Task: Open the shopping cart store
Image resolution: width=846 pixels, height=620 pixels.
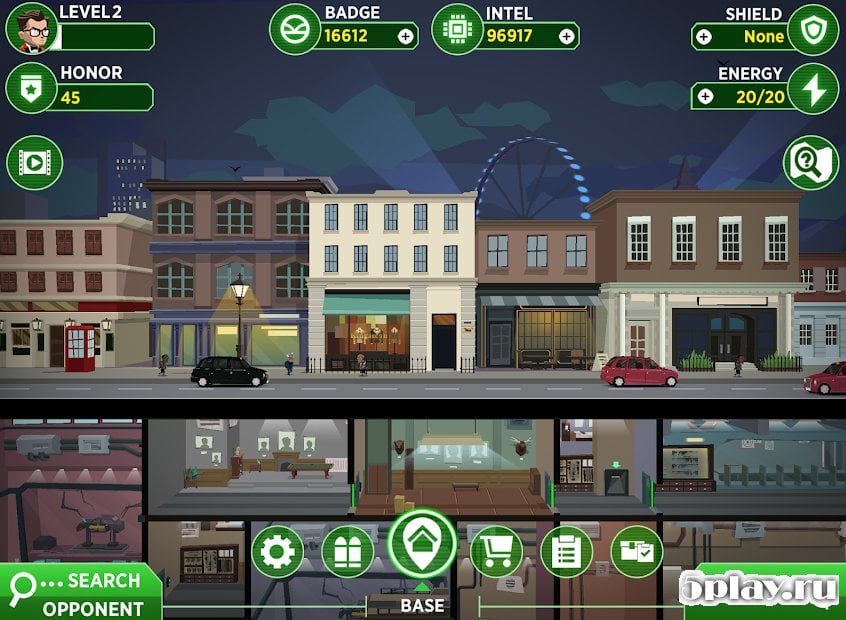Action: click(496, 551)
